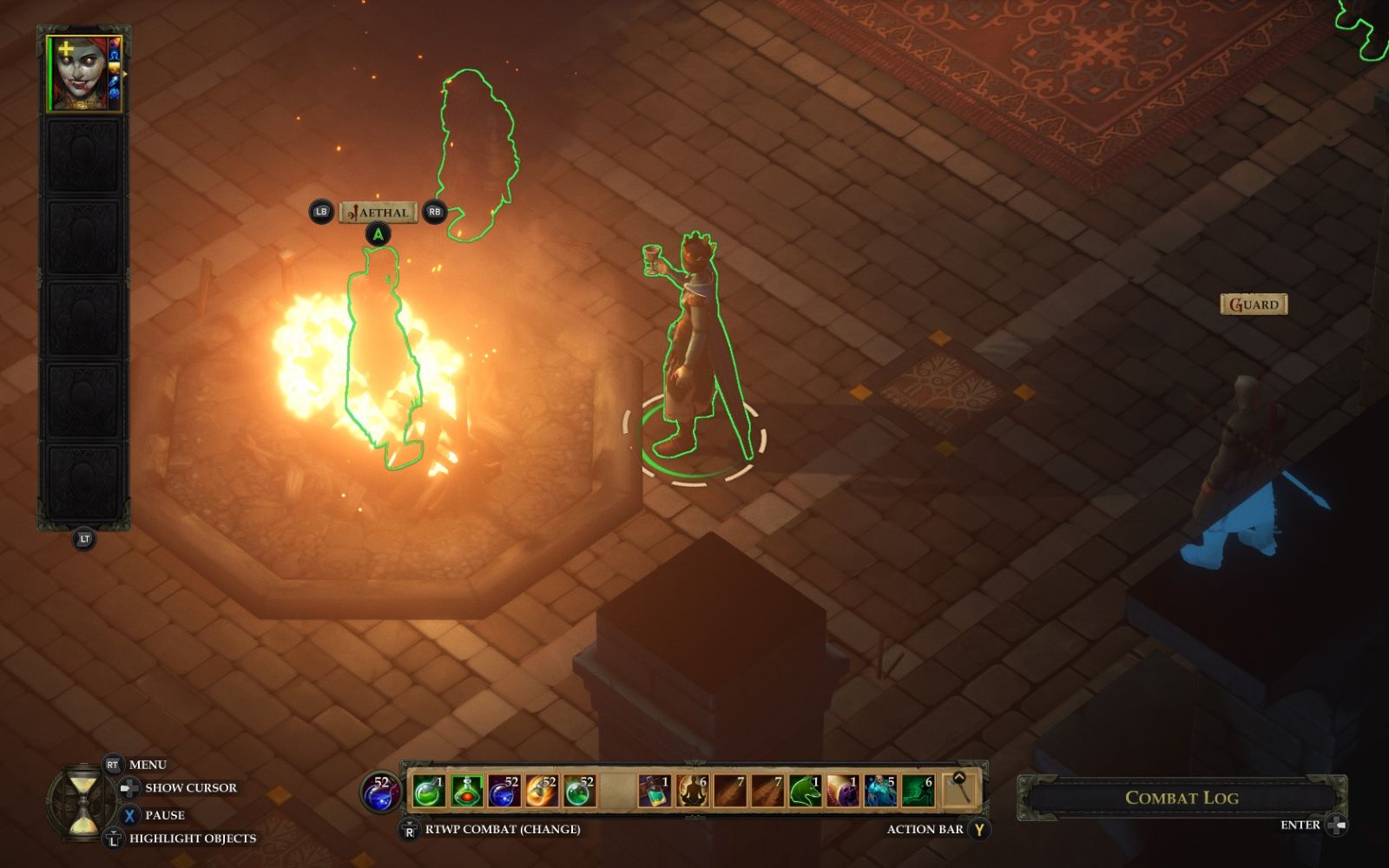Image resolution: width=1389 pixels, height=868 pixels.
Task: Activate the meditating figure ability
Action: tap(692, 791)
